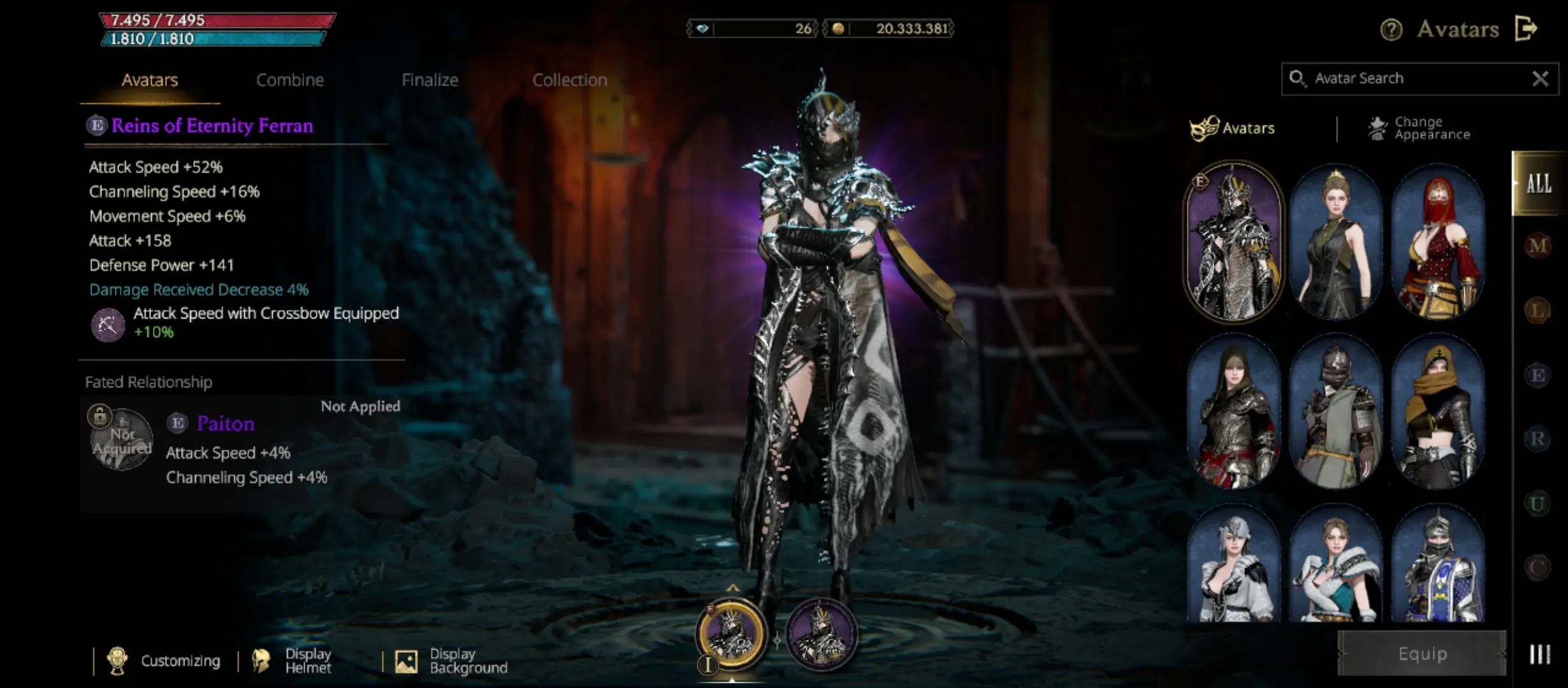The width and height of the screenshot is (1568, 688).
Task: Click the Equip button
Action: [1422, 654]
